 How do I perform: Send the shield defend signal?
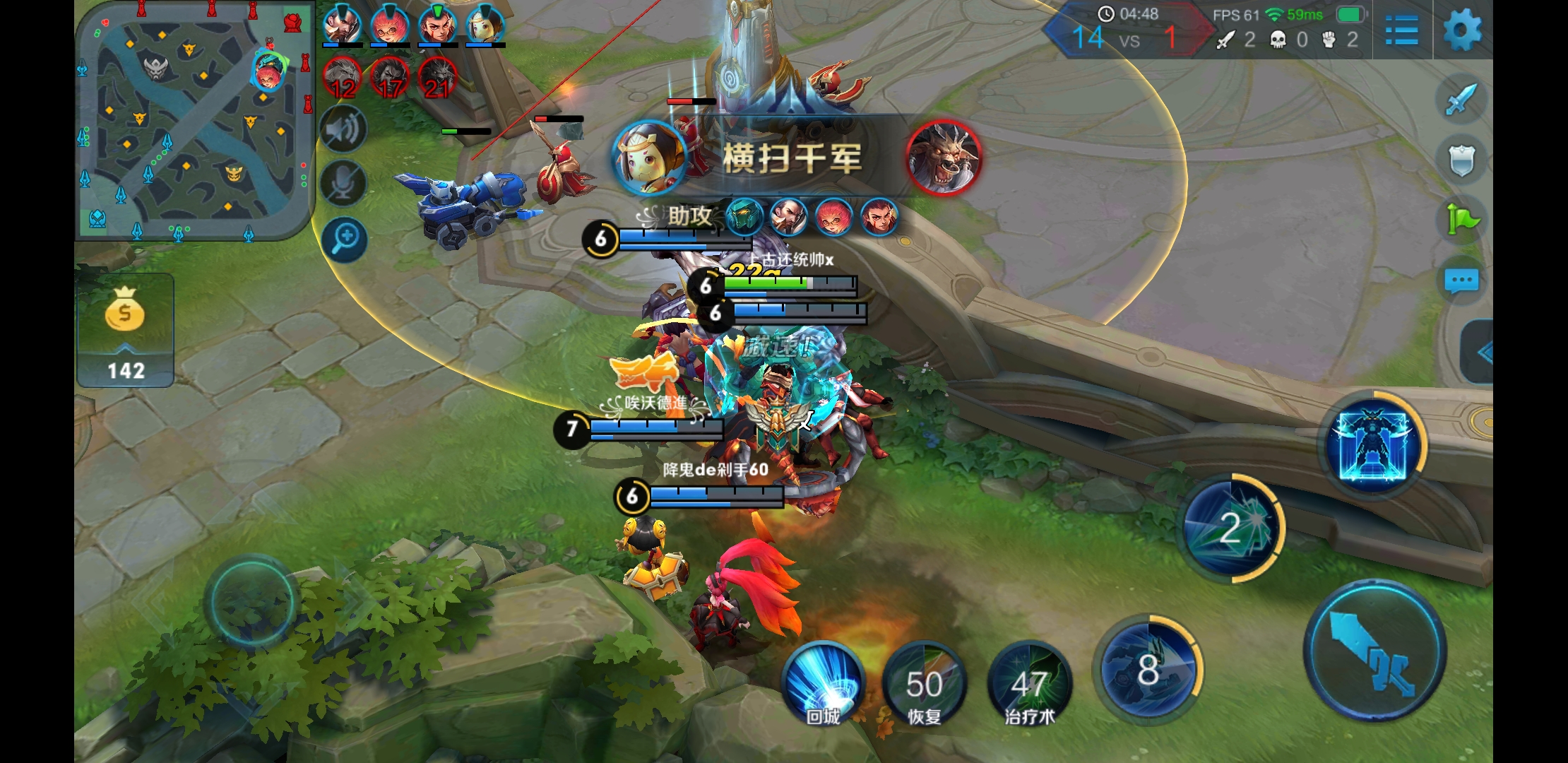(x=1461, y=160)
